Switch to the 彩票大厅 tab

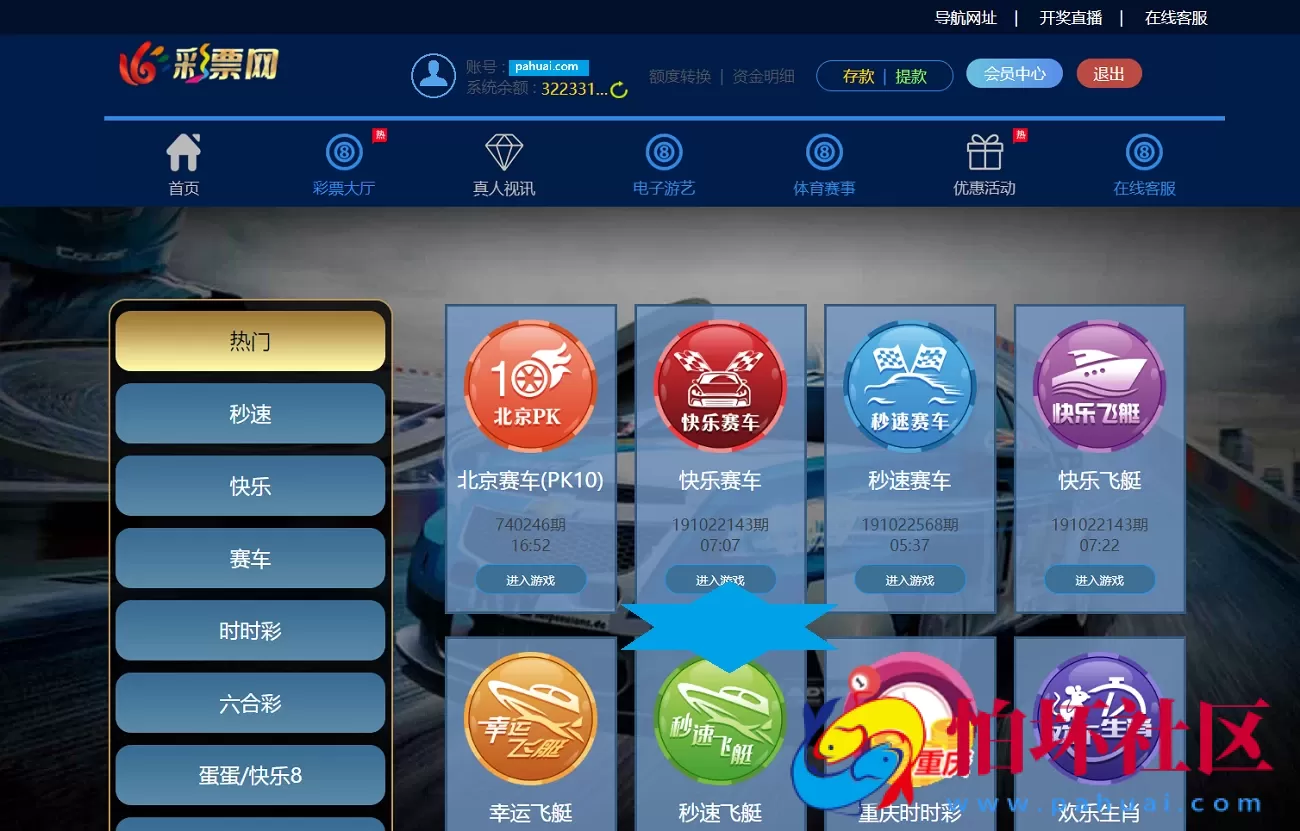343,165
